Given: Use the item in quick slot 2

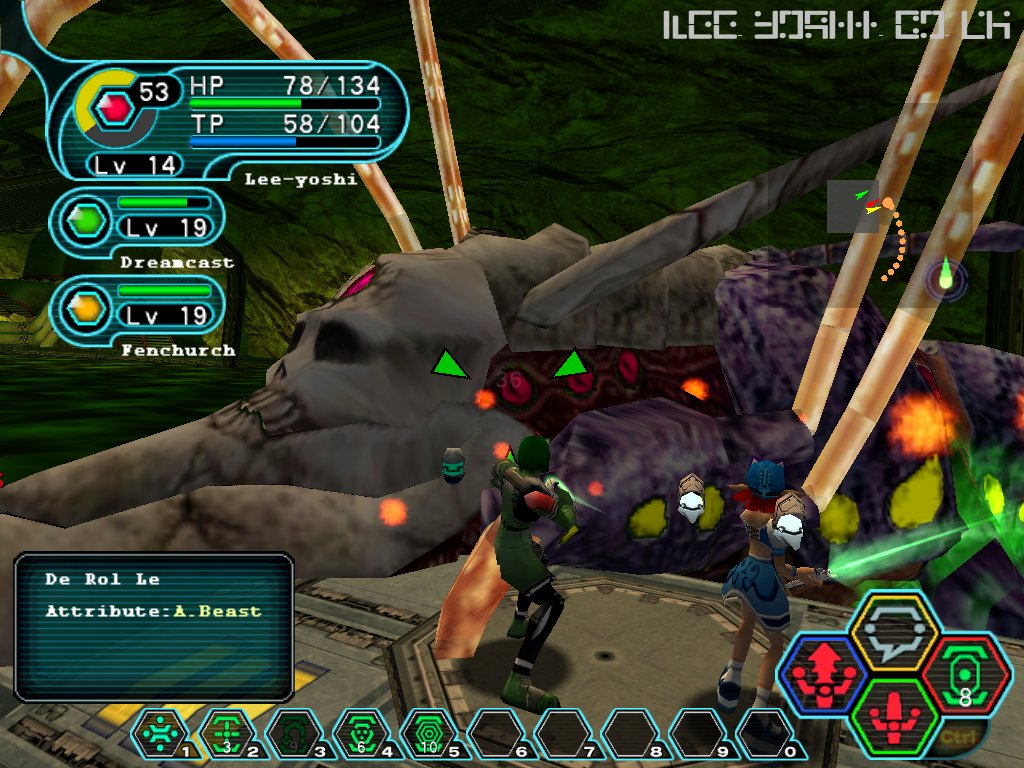Looking at the screenshot, I should click(x=227, y=733).
